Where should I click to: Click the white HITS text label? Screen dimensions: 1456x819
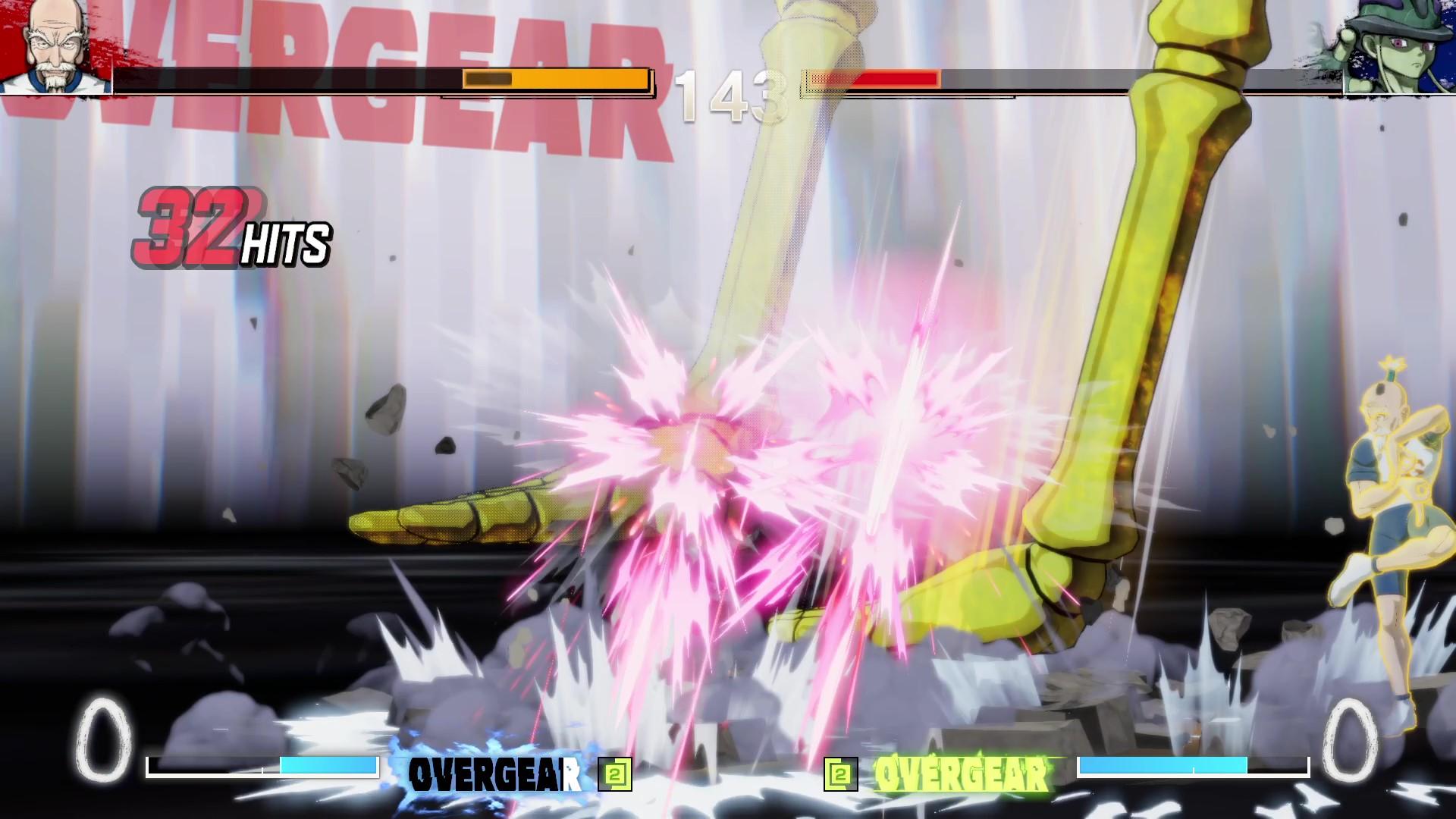288,243
